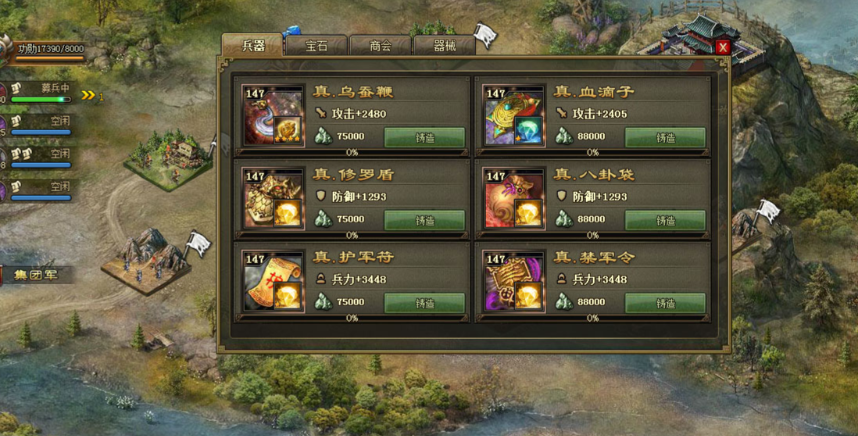This screenshot has height=436, width=858.
Task: Select the 真.乌蚕鞭 item icon
Action: pos(274,116)
